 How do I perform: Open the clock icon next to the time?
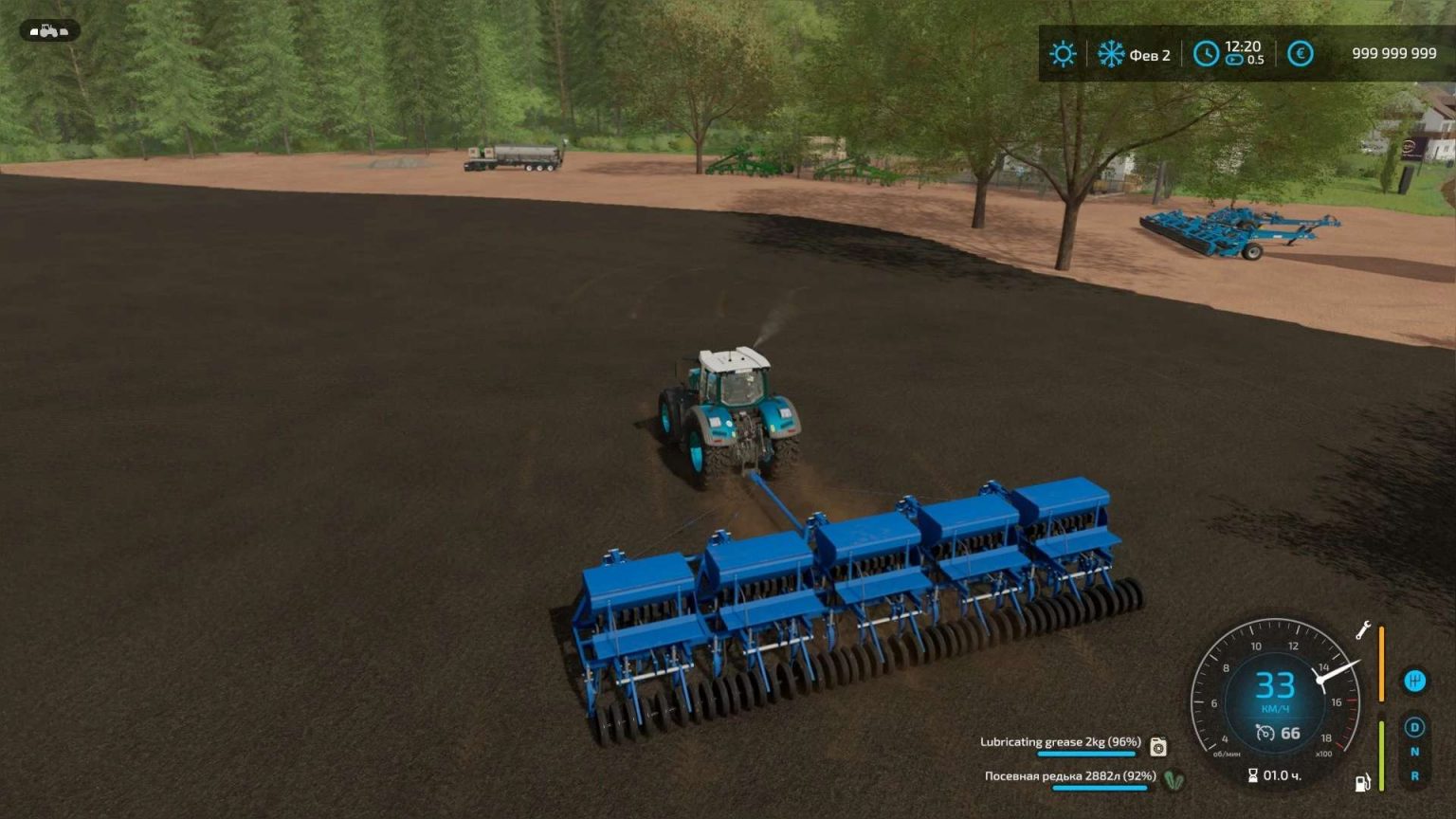tap(1206, 54)
